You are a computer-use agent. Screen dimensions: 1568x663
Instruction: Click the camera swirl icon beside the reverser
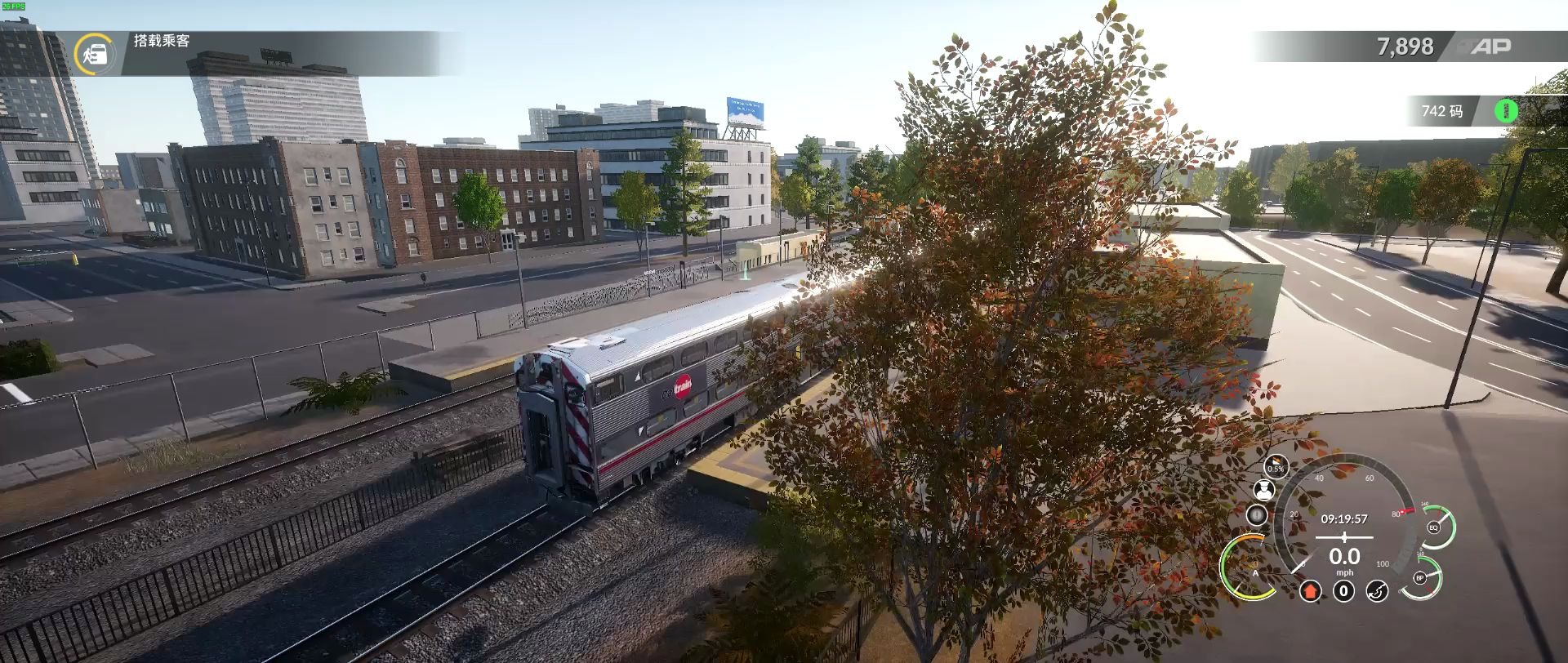click(1377, 590)
